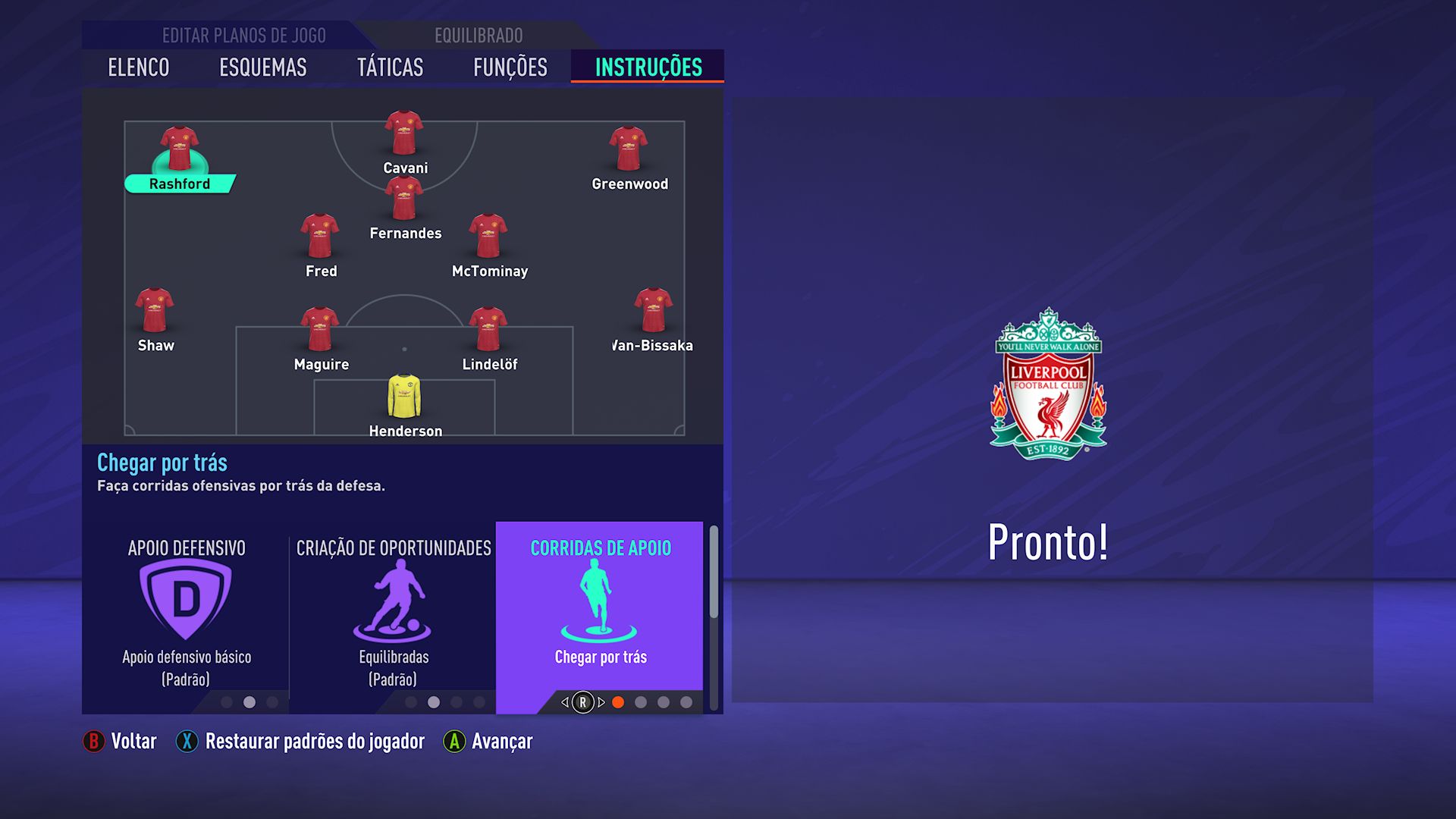Choose Cavani in the formation
This screenshot has width=1456, height=819.
pos(404,134)
